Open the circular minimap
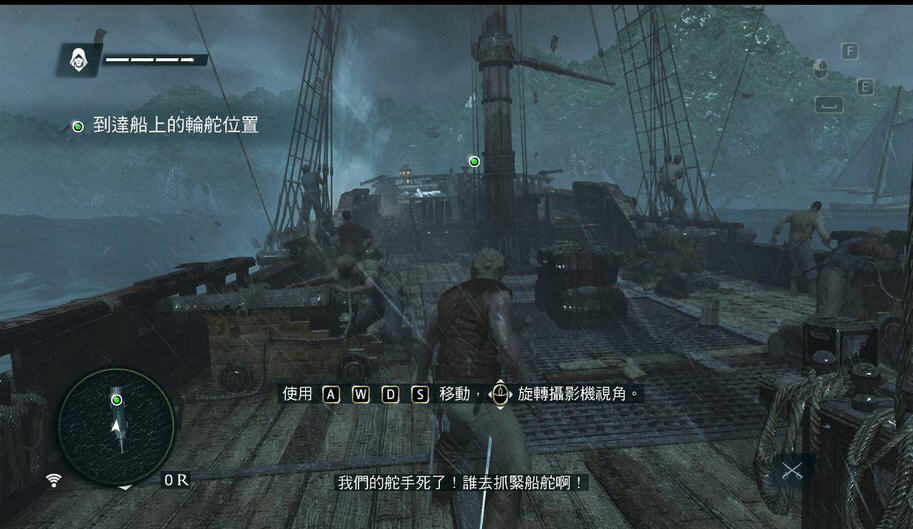Image resolution: width=913 pixels, height=529 pixels. (116, 427)
